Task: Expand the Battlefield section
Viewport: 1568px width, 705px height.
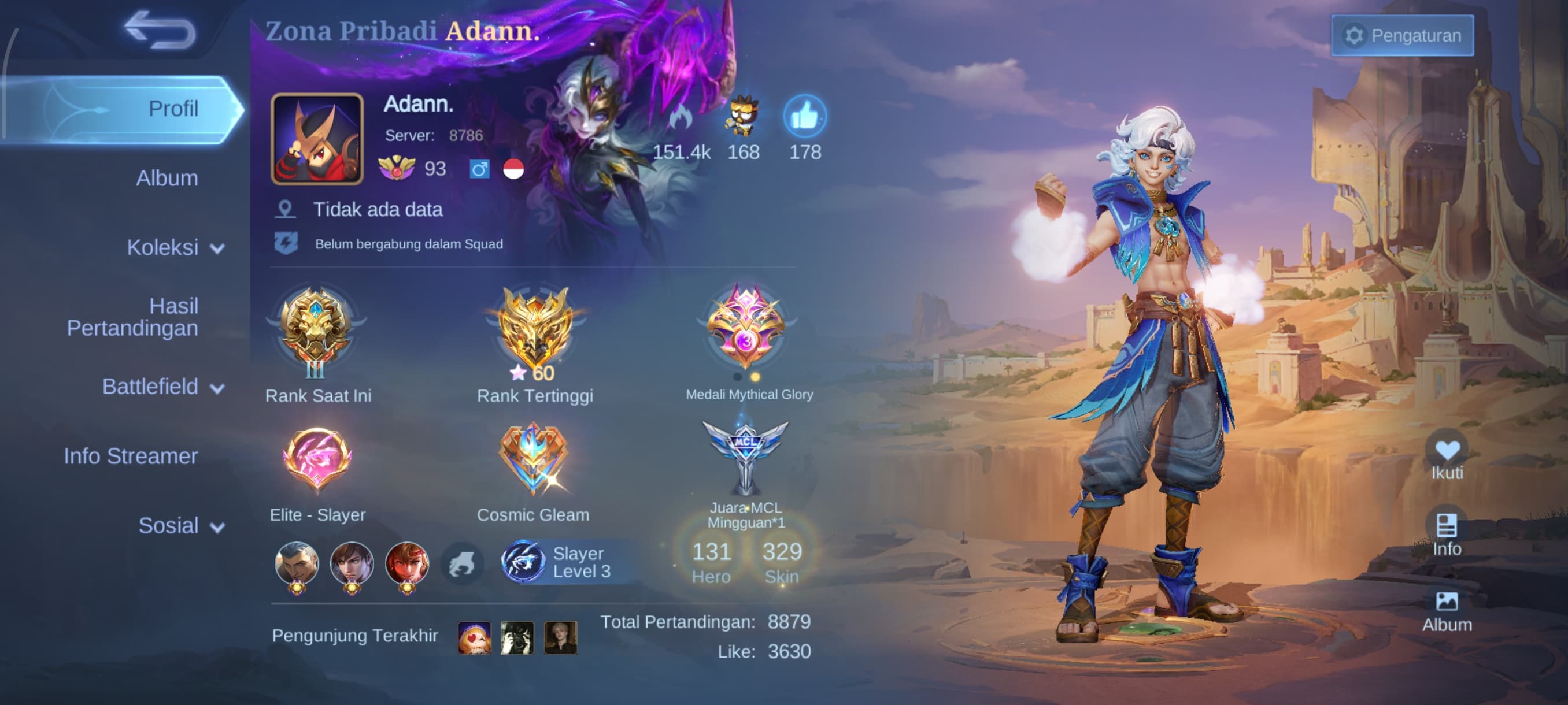Action: pos(162,387)
